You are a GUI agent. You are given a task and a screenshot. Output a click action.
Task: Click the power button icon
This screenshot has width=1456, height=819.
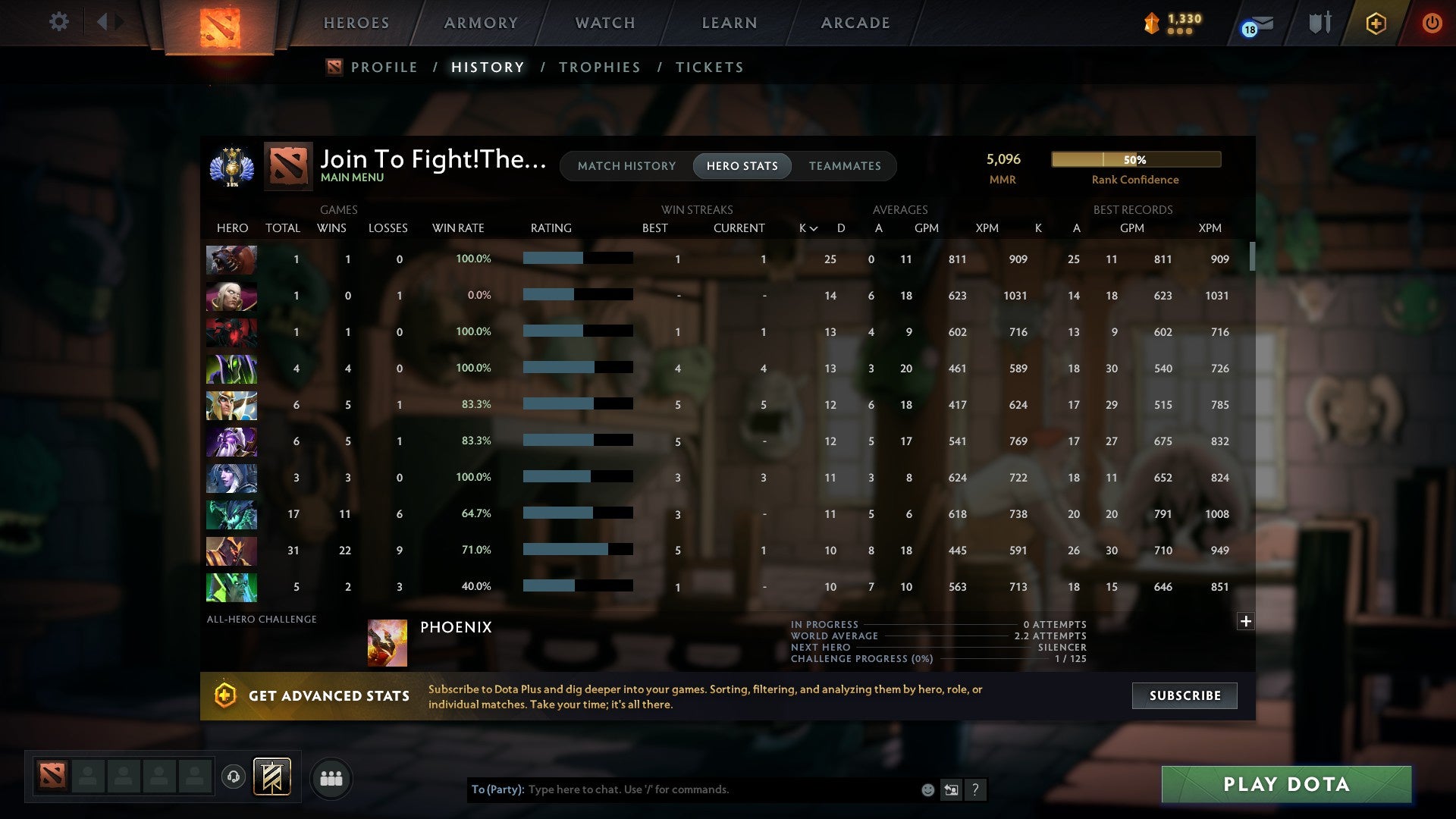[x=1433, y=23]
